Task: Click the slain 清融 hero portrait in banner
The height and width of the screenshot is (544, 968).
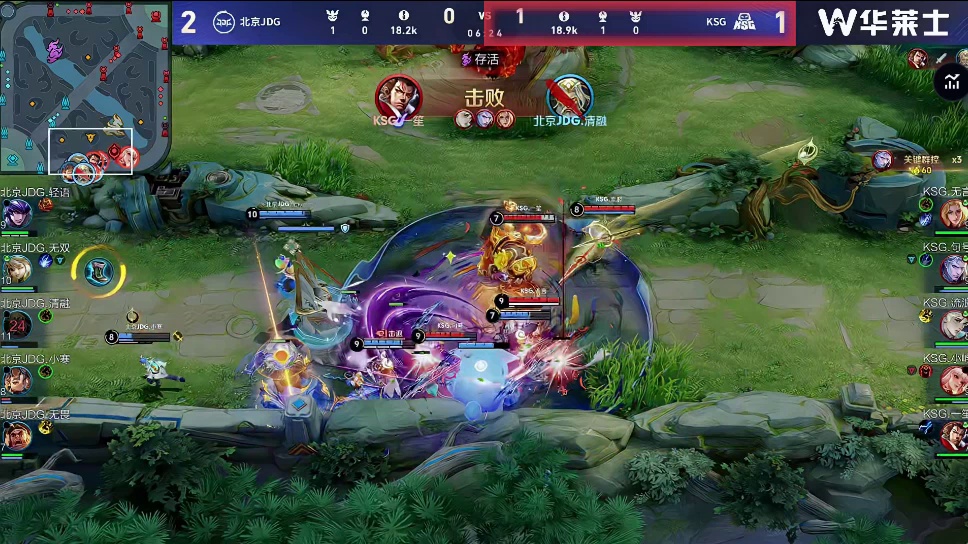Action: click(x=569, y=97)
